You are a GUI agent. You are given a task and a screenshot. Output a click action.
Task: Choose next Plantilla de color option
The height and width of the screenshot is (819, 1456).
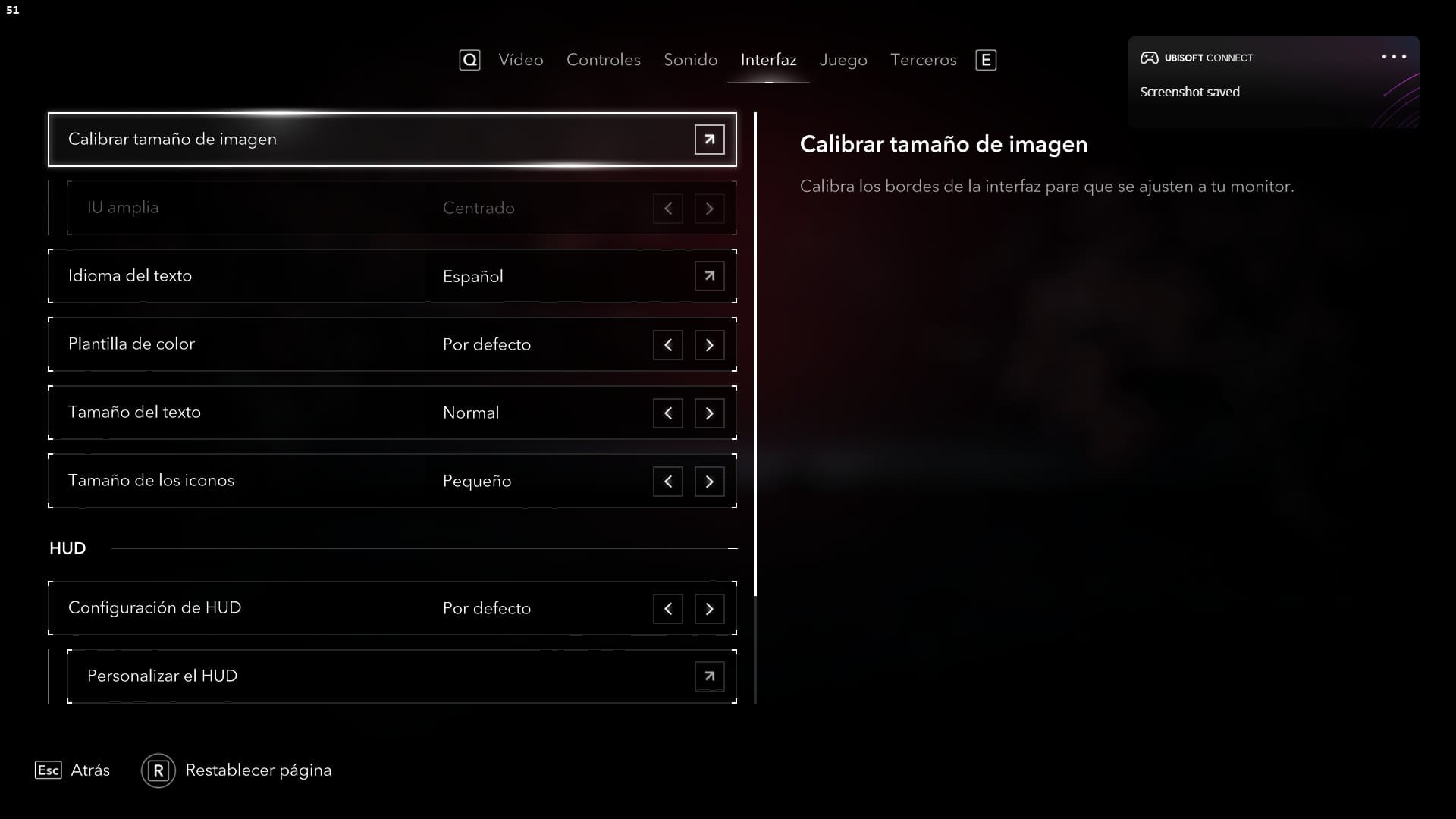(709, 345)
